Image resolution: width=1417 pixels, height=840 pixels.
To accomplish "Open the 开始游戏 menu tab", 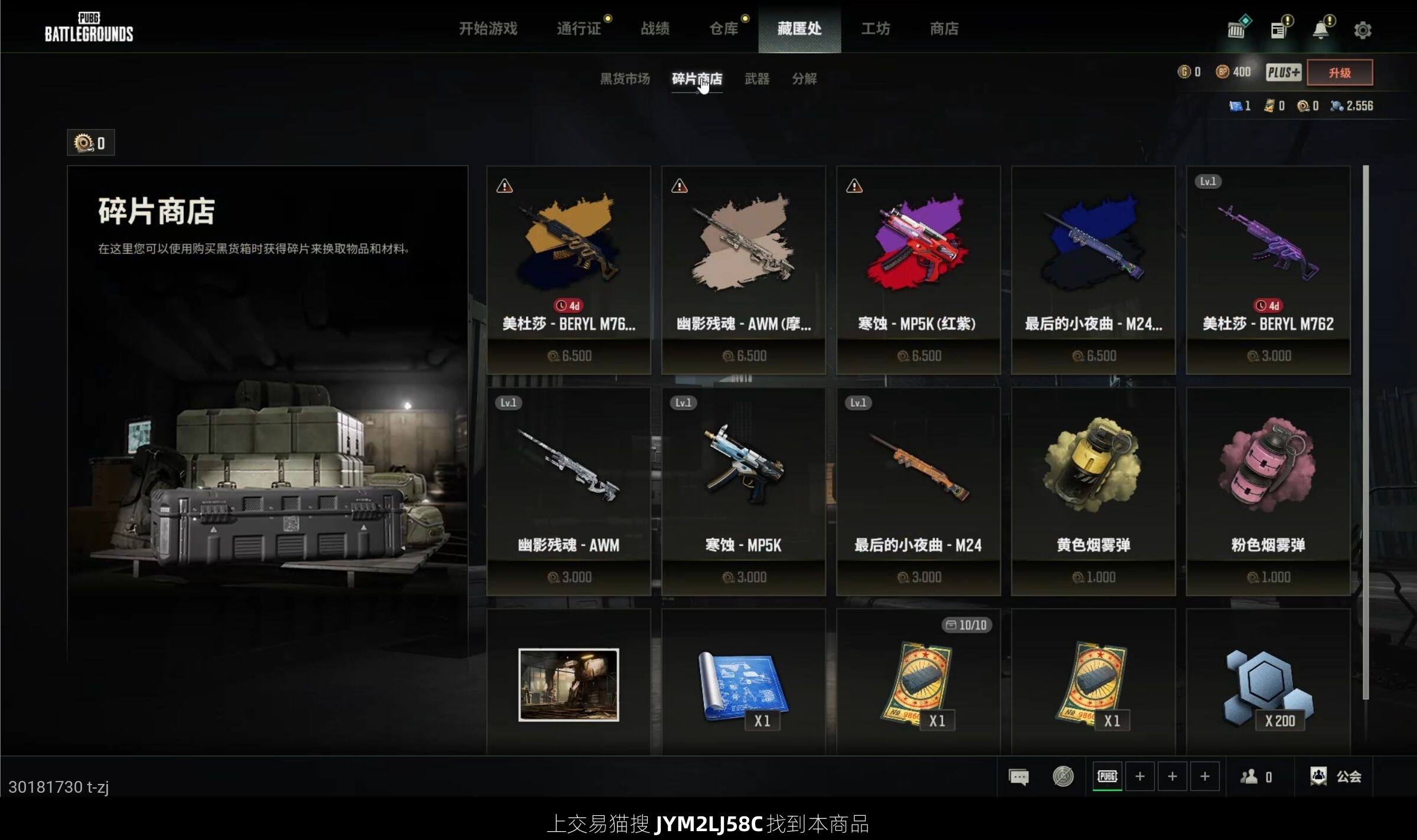I will coord(488,28).
